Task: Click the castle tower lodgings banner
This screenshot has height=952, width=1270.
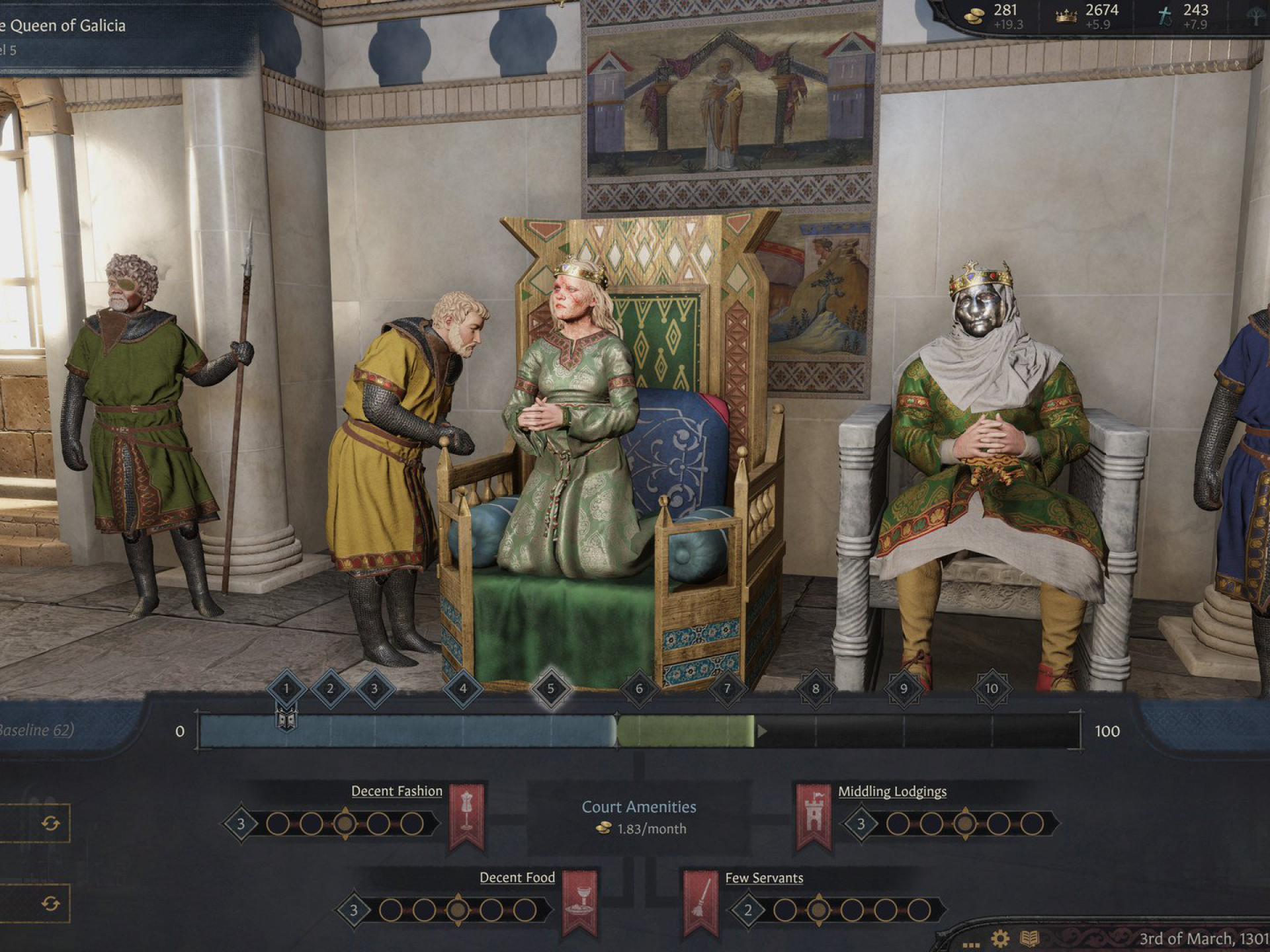Action: [x=813, y=816]
